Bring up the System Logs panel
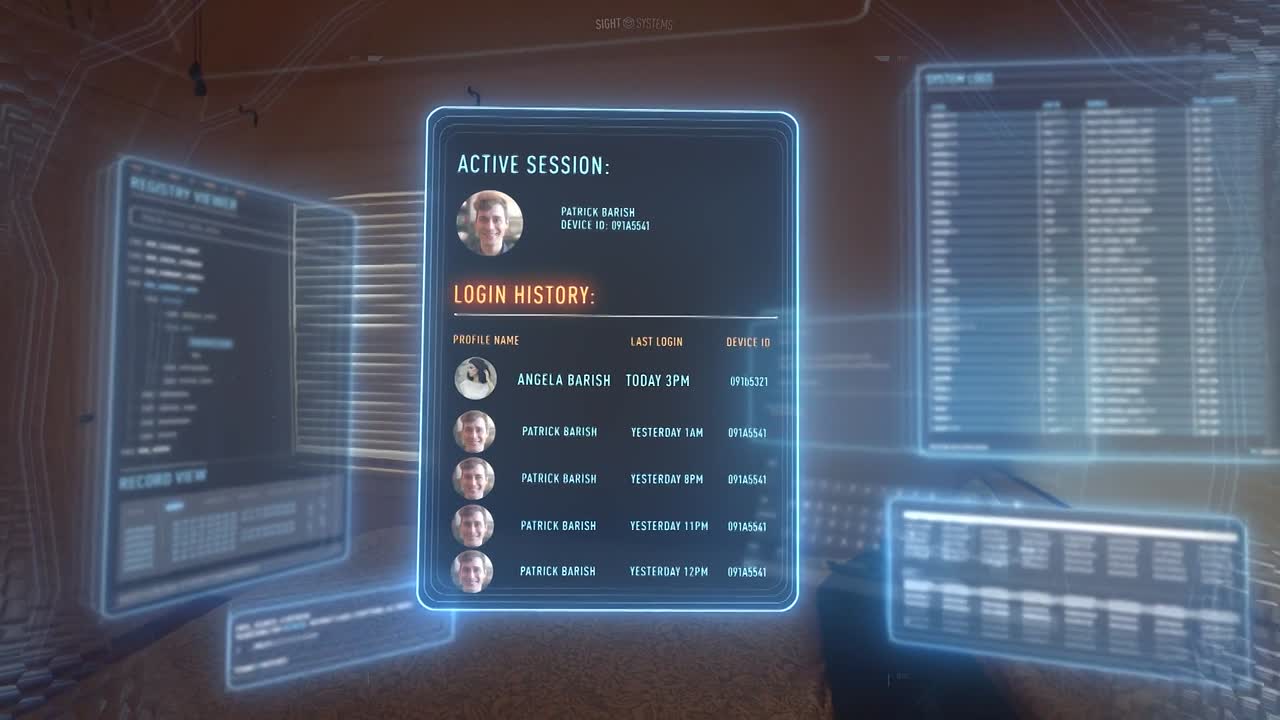The width and height of the screenshot is (1280, 720). point(958,79)
